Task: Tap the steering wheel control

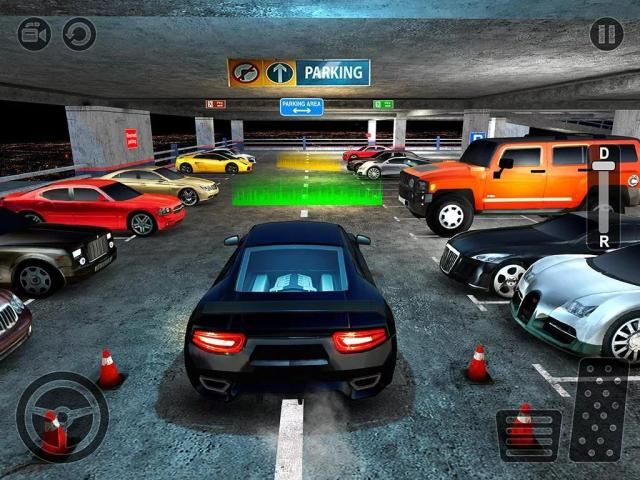Action: (62, 417)
